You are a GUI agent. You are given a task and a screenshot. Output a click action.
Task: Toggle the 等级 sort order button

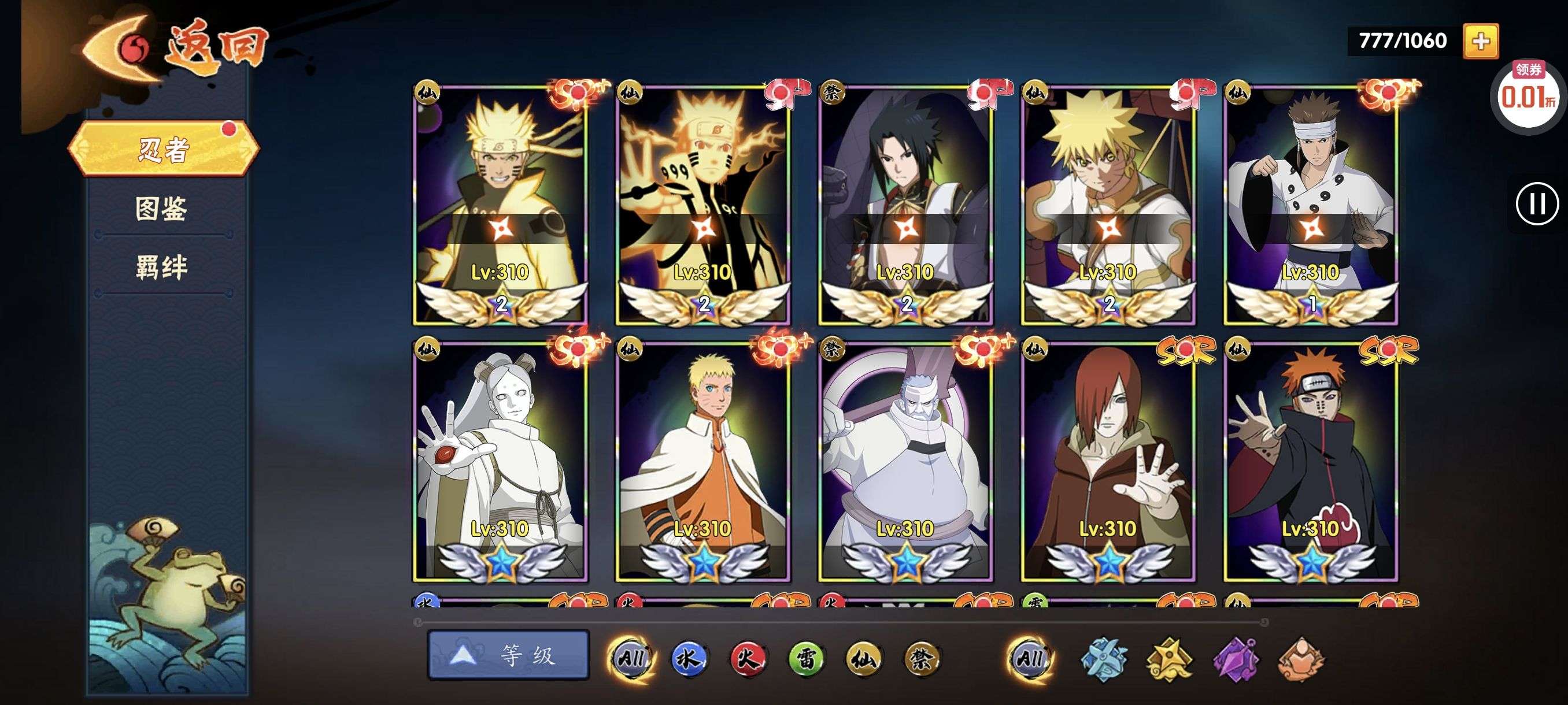(508, 655)
